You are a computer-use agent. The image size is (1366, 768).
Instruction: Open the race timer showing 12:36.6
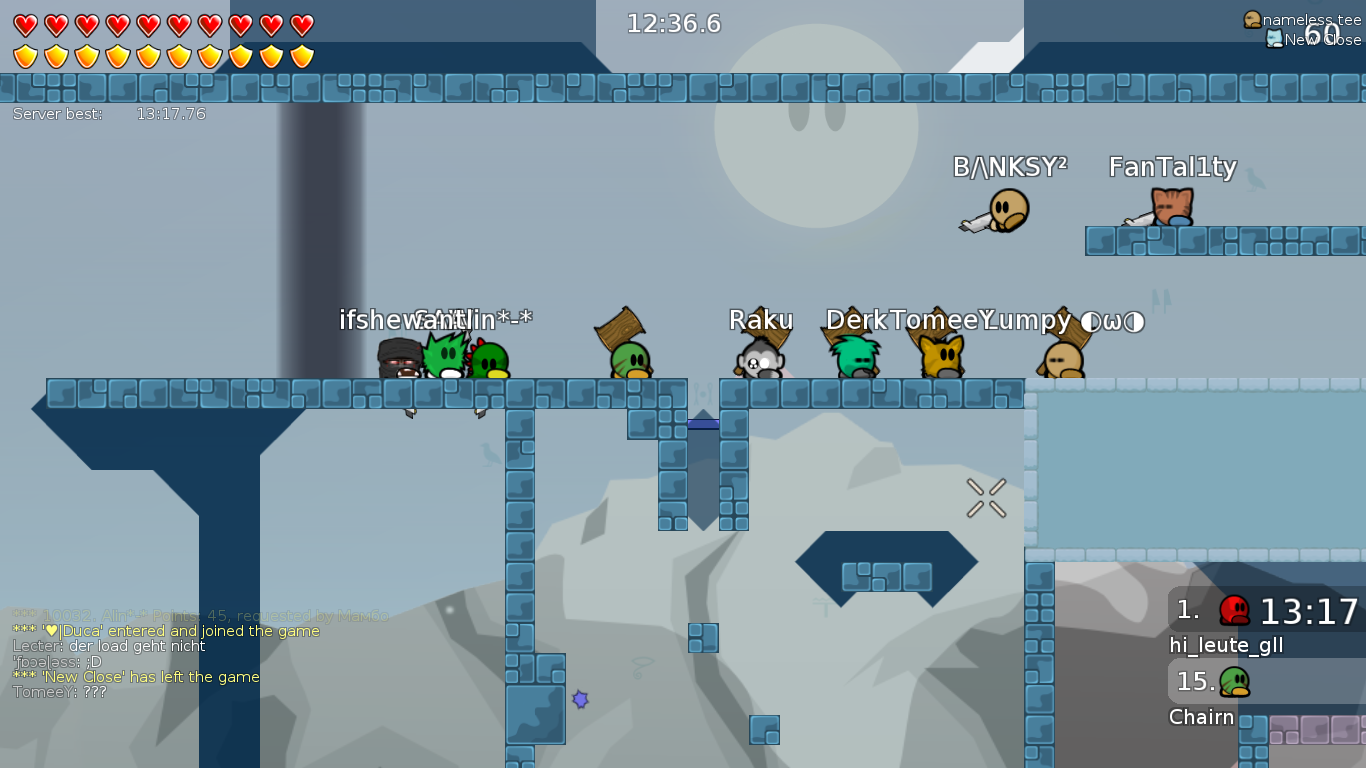pos(675,23)
